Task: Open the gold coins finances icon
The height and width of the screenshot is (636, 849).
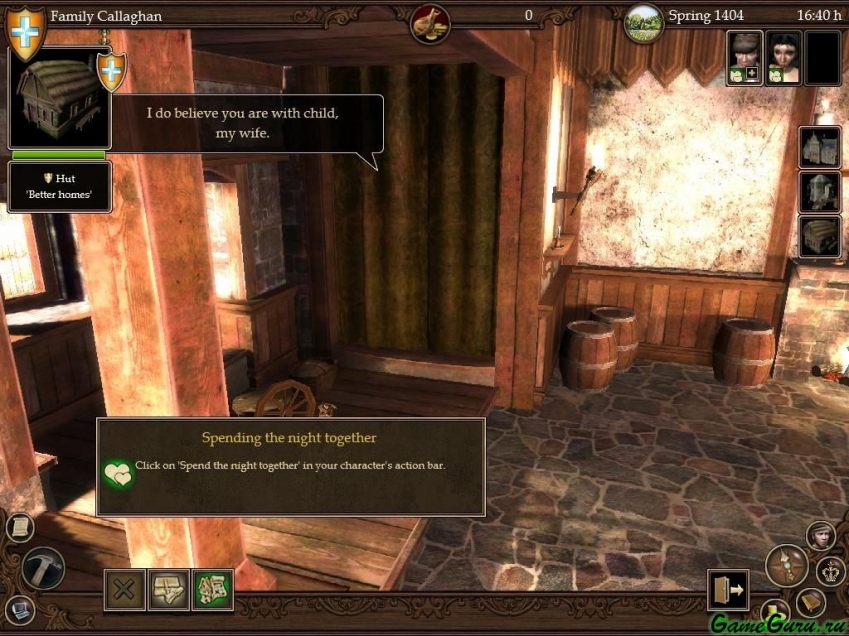Action: click(x=430, y=22)
